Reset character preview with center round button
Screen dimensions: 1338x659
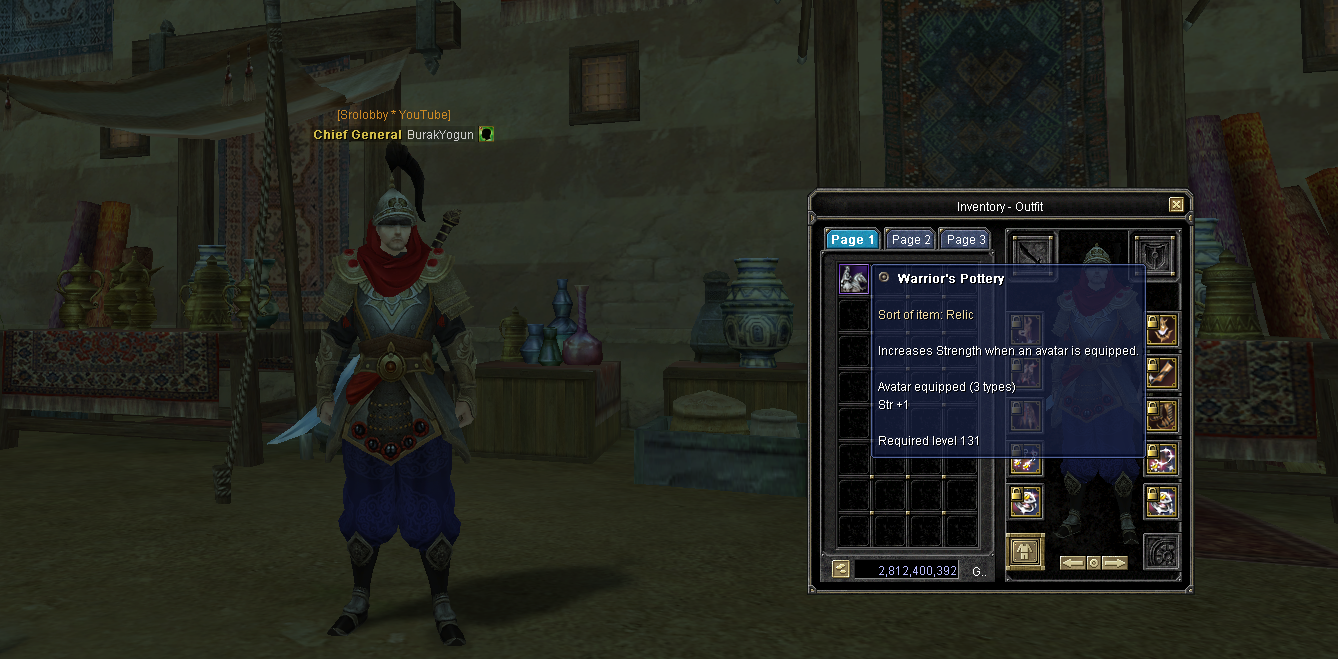tap(1093, 563)
